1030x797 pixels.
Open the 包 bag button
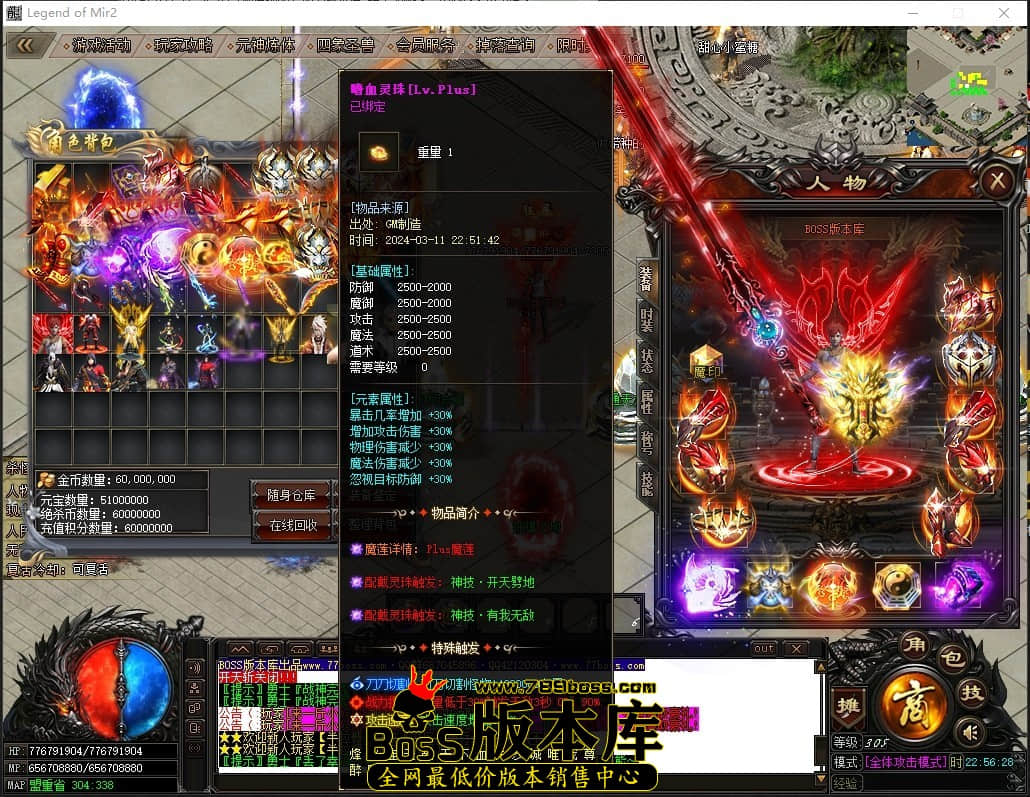(x=951, y=659)
